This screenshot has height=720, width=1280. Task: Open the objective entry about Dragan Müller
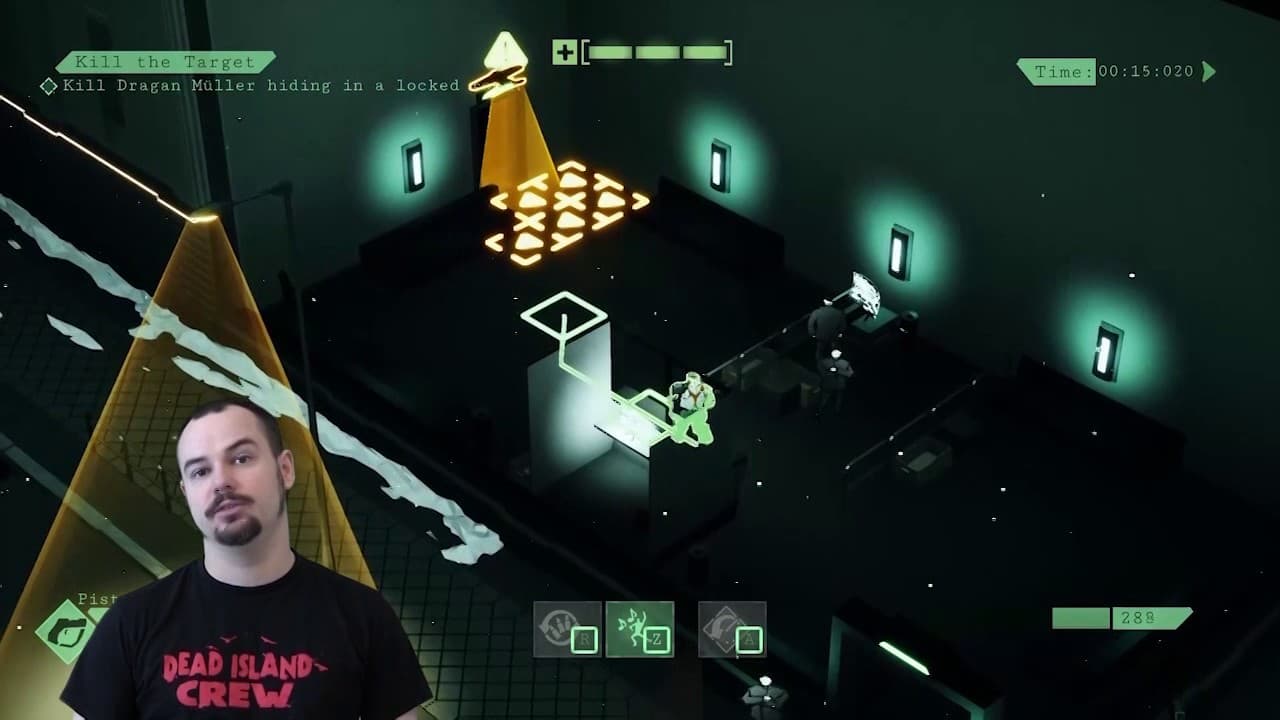(258, 86)
